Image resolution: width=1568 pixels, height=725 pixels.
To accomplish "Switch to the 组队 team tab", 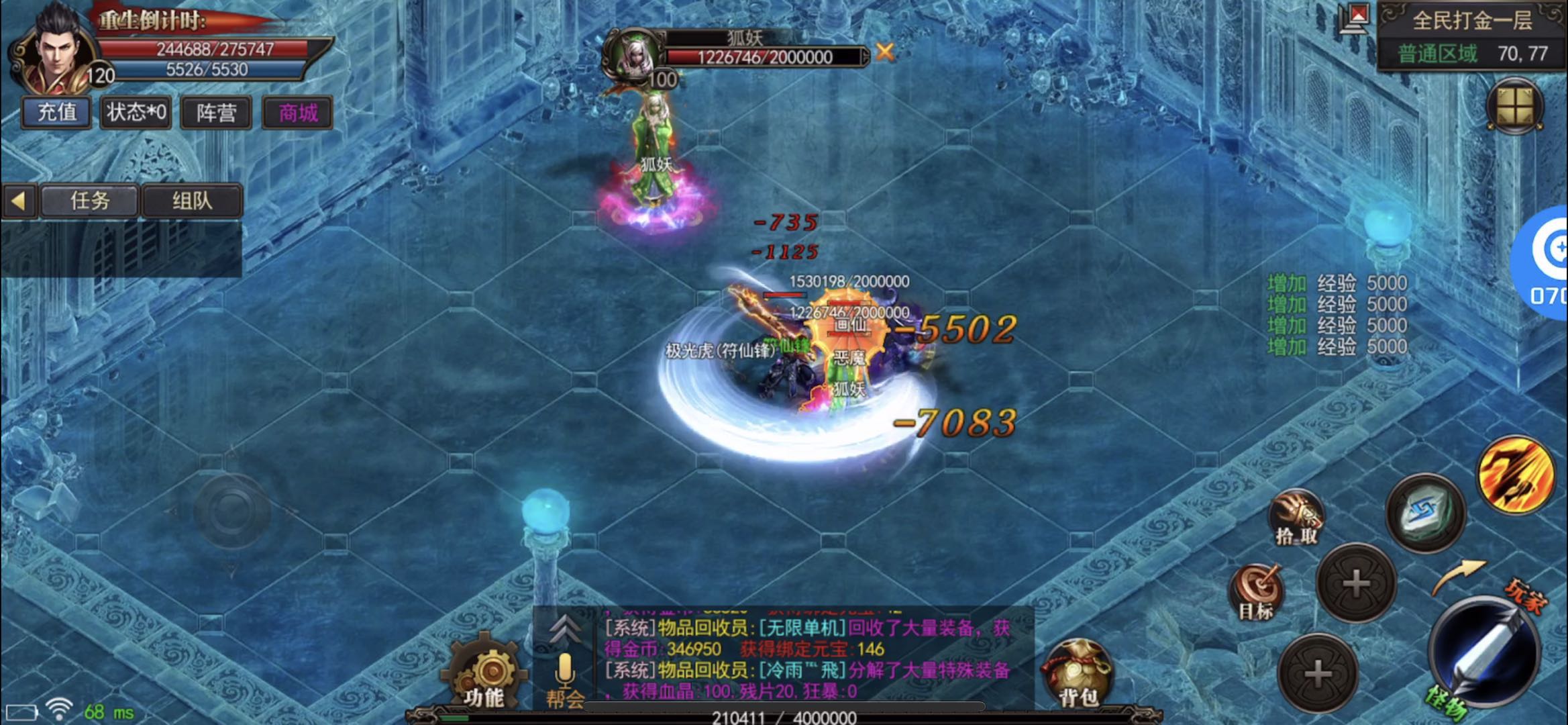I will pos(192,201).
